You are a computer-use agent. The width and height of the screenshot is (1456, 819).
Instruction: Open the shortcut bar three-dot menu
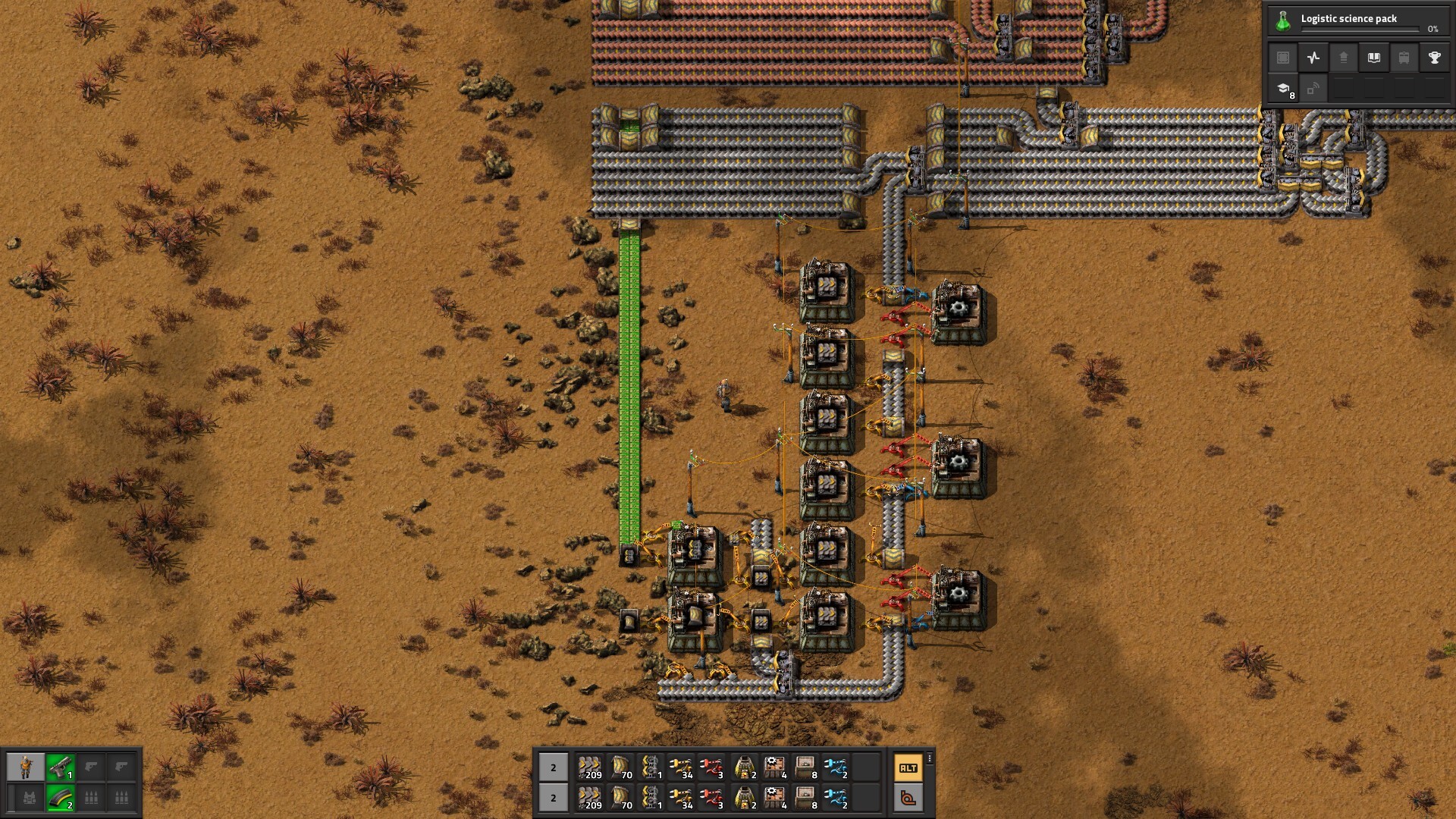930,758
